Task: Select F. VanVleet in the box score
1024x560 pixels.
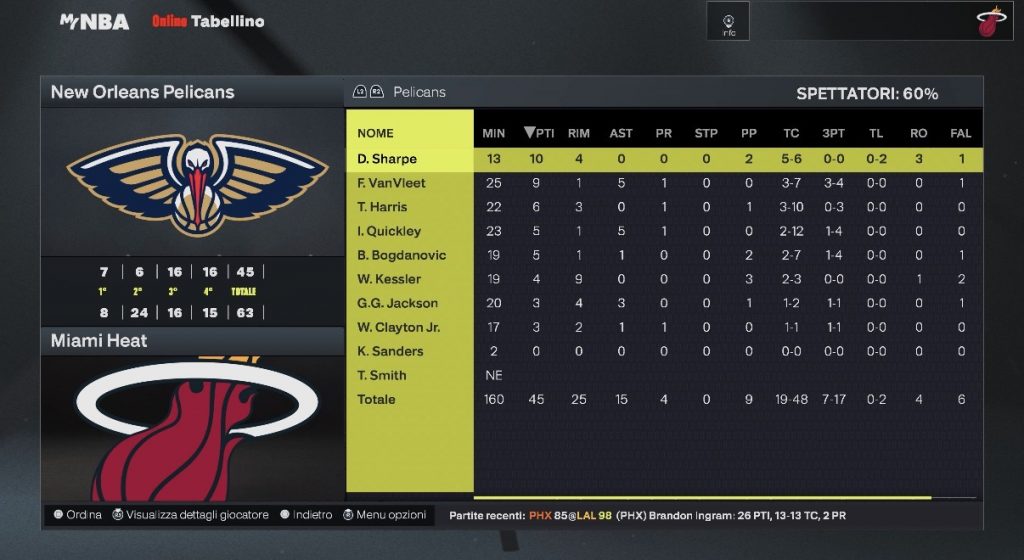Action: [x=391, y=183]
